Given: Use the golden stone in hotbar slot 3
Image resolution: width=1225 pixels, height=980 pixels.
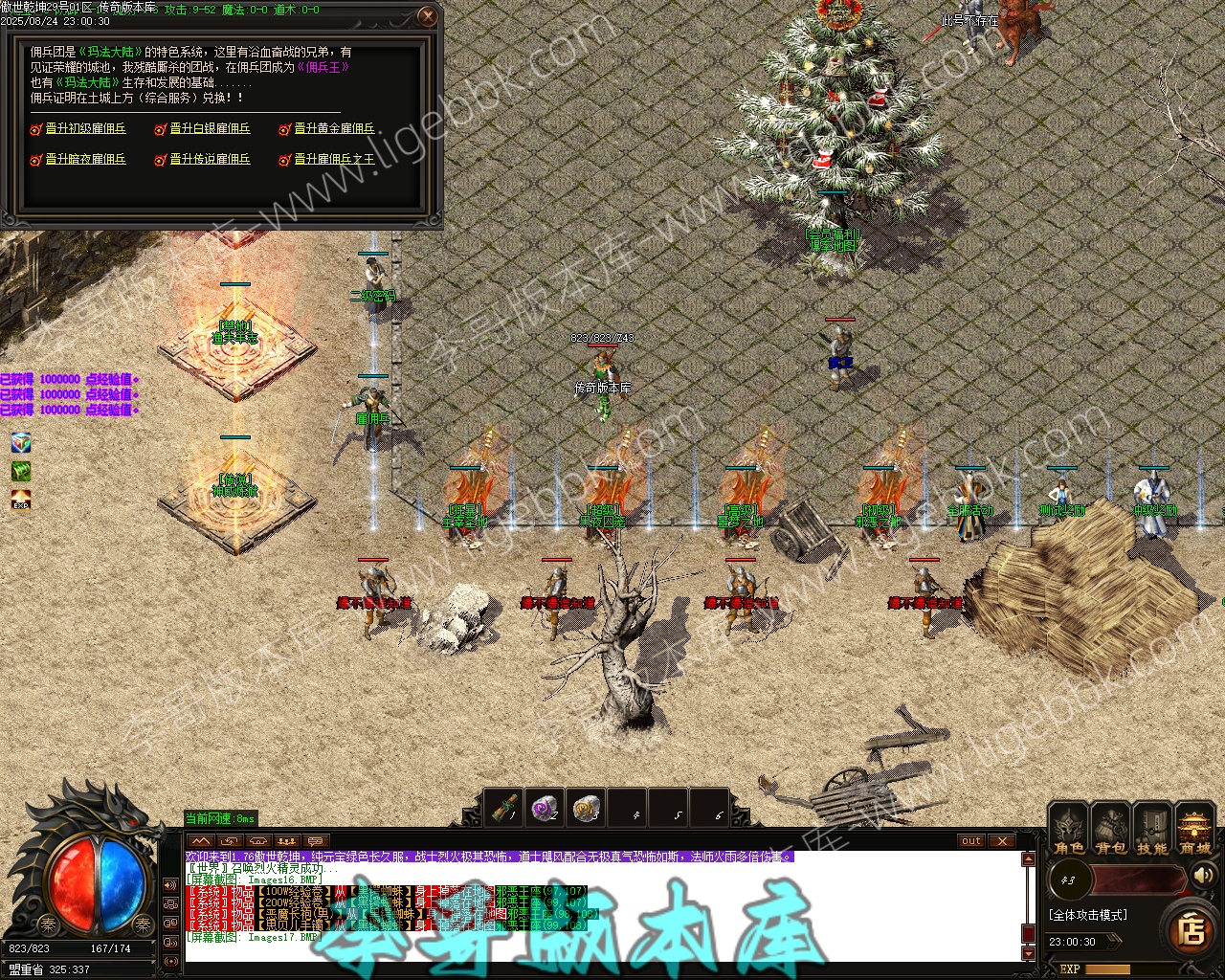Looking at the screenshot, I should pyautogui.click(x=587, y=809).
